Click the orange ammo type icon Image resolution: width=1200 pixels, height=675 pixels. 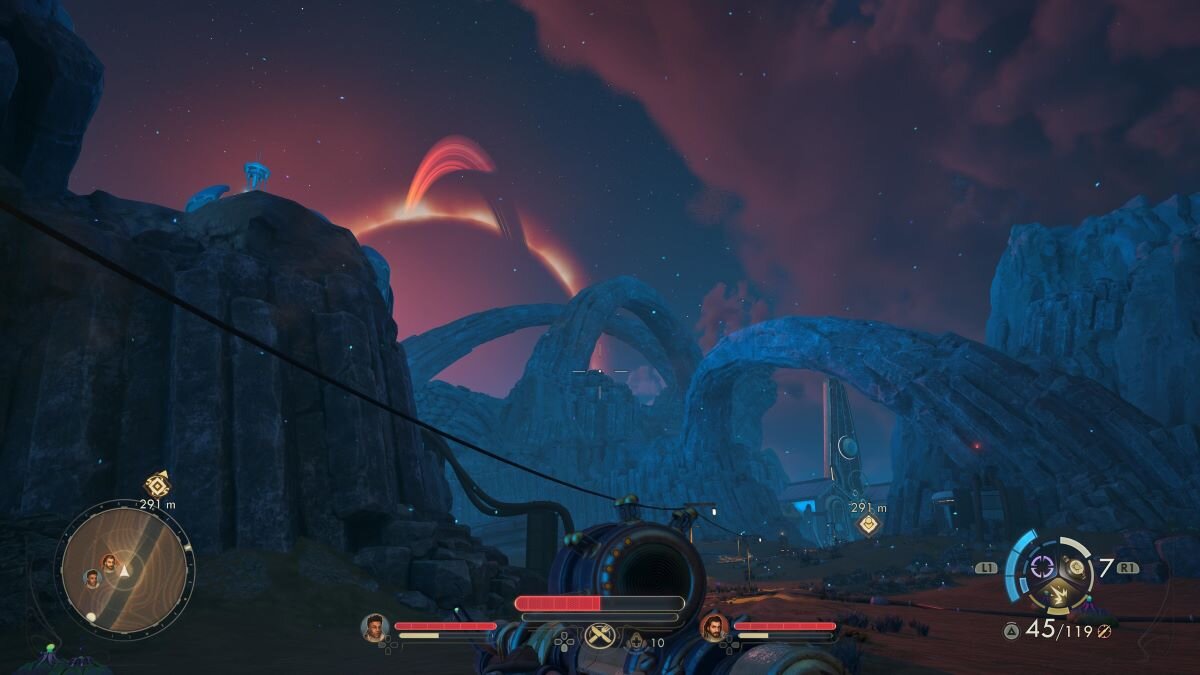click(x=1105, y=630)
